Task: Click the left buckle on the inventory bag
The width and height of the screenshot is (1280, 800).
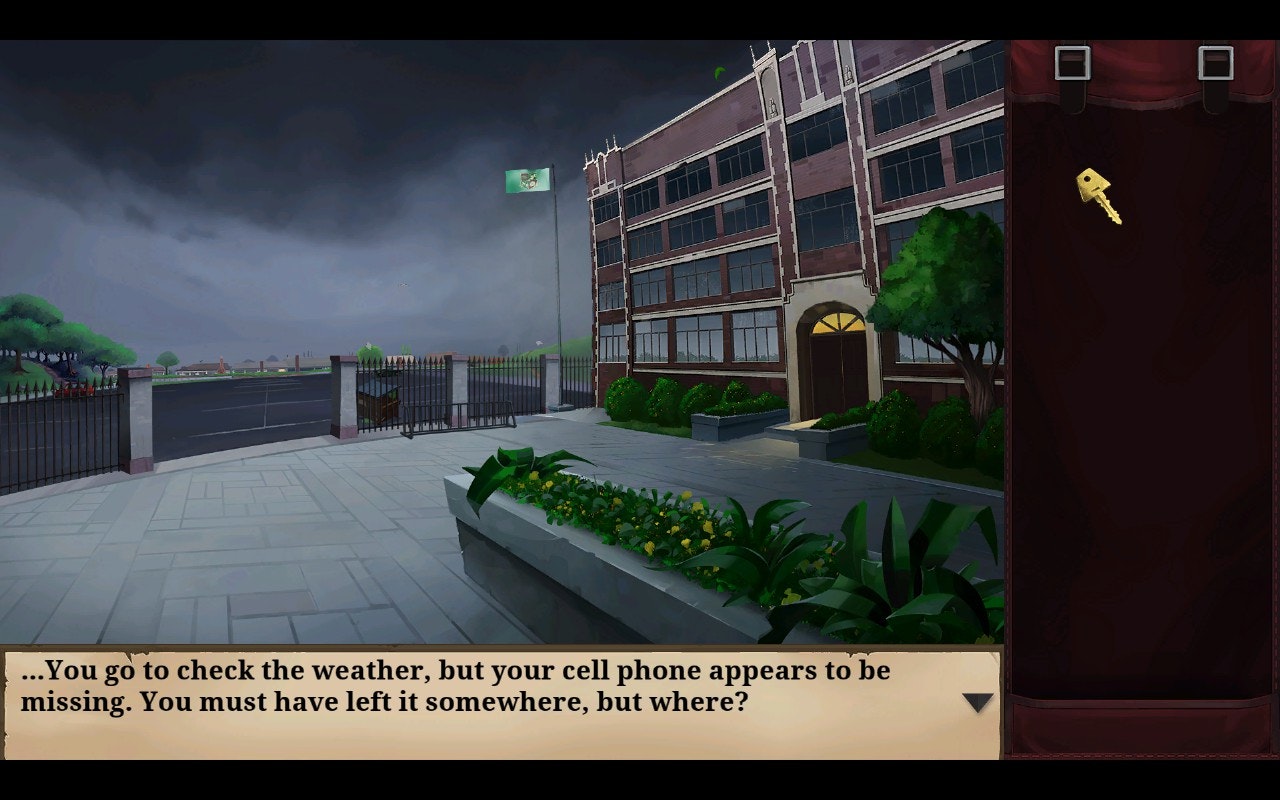Action: coord(1075,62)
